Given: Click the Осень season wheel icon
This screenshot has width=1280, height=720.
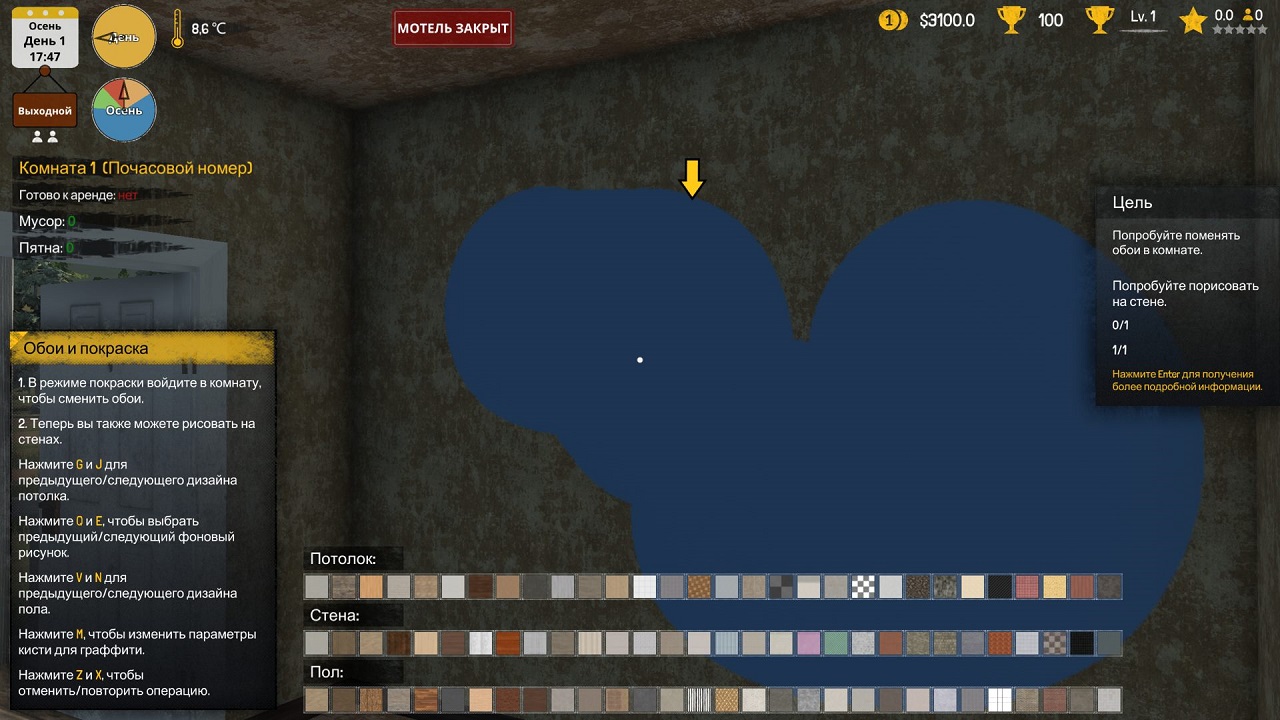Looking at the screenshot, I should coord(123,110).
